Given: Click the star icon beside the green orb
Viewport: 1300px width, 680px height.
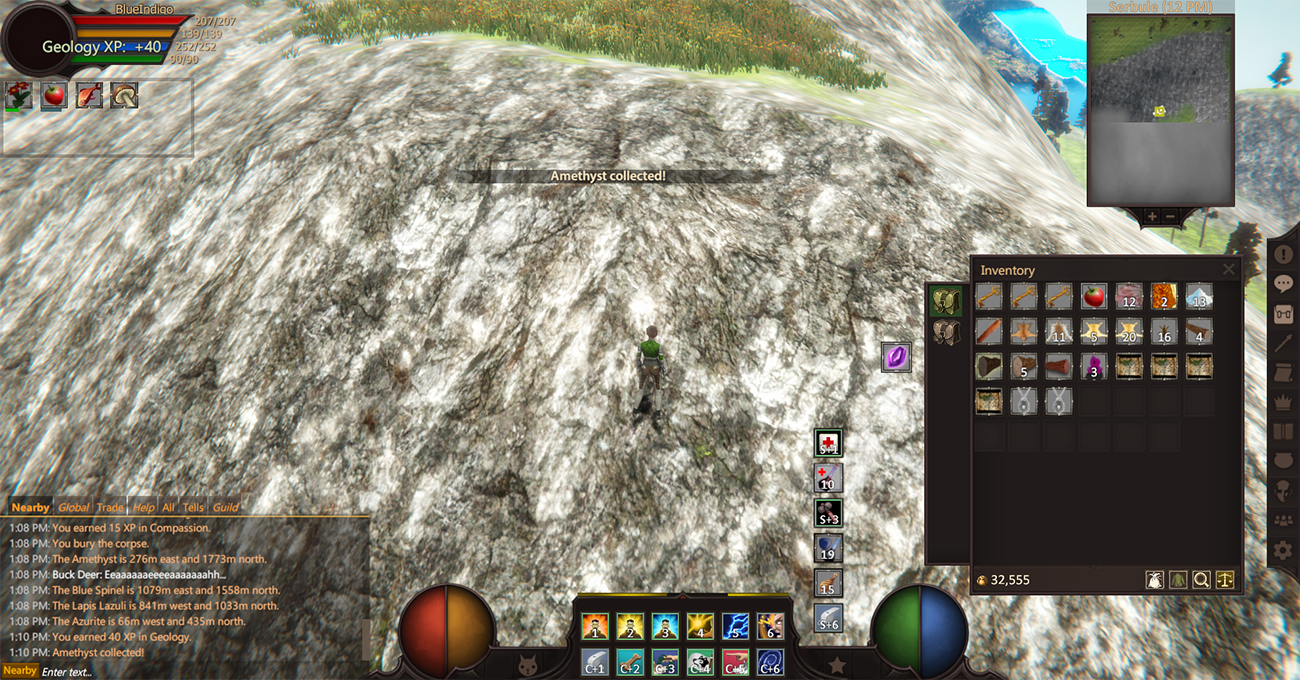Looking at the screenshot, I should [x=837, y=663].
